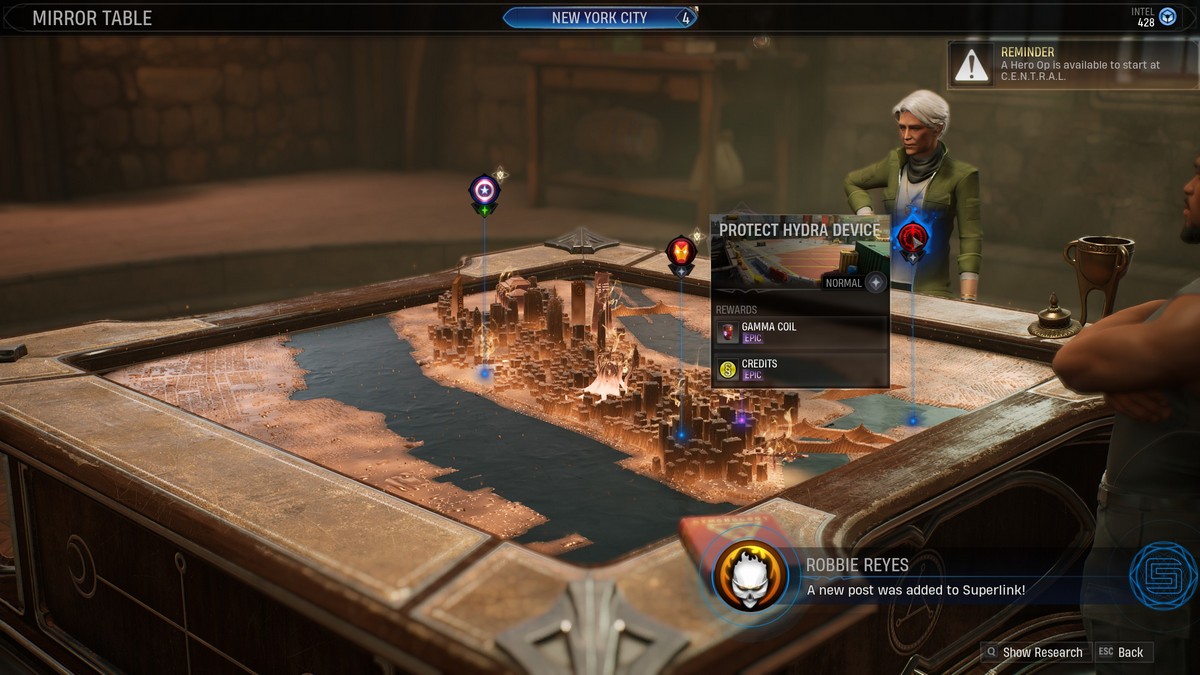View the Gamma Coil reward

(x=800, y=332)
